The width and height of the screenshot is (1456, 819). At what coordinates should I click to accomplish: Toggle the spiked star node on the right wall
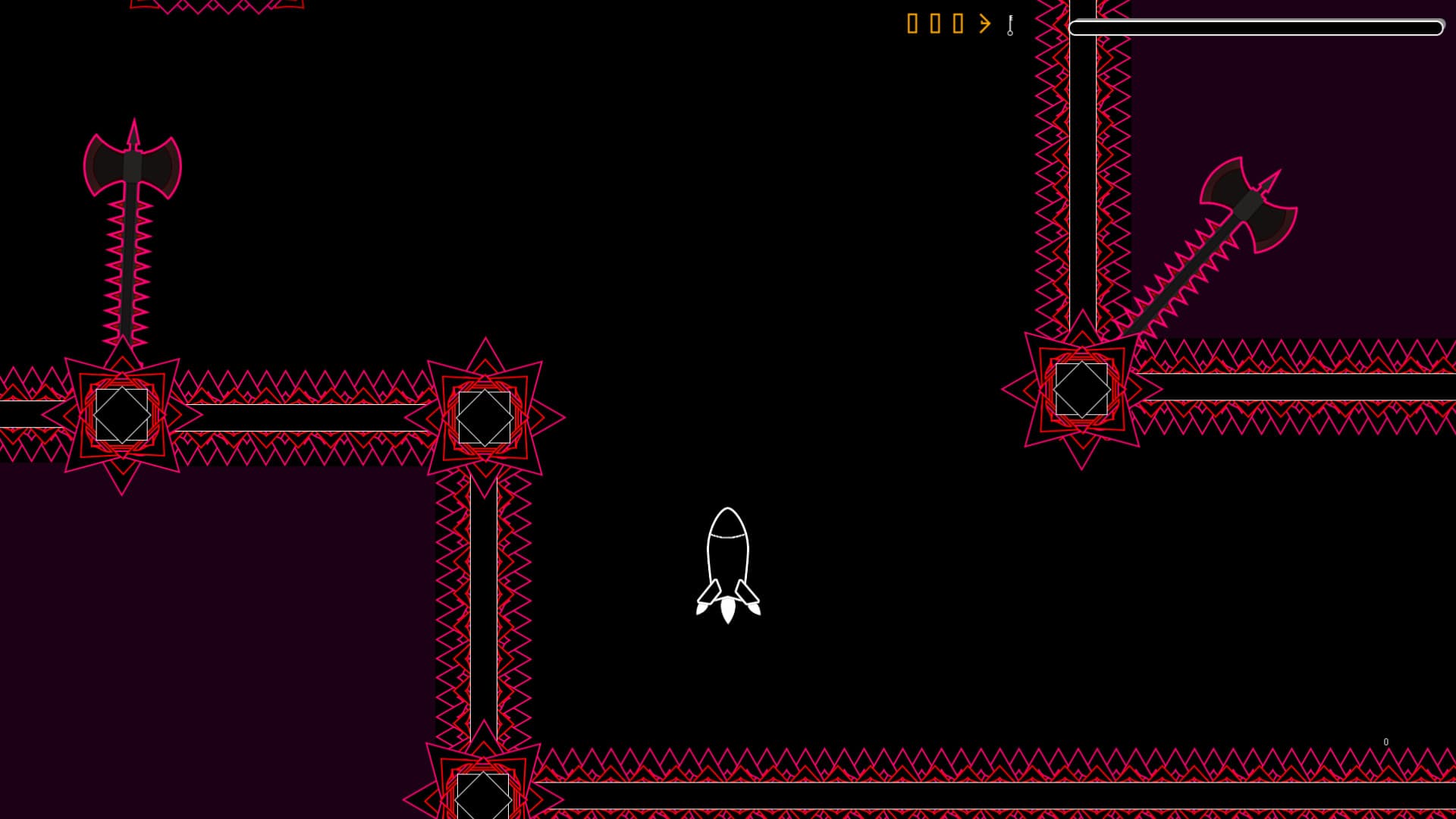pos(1081,388)
